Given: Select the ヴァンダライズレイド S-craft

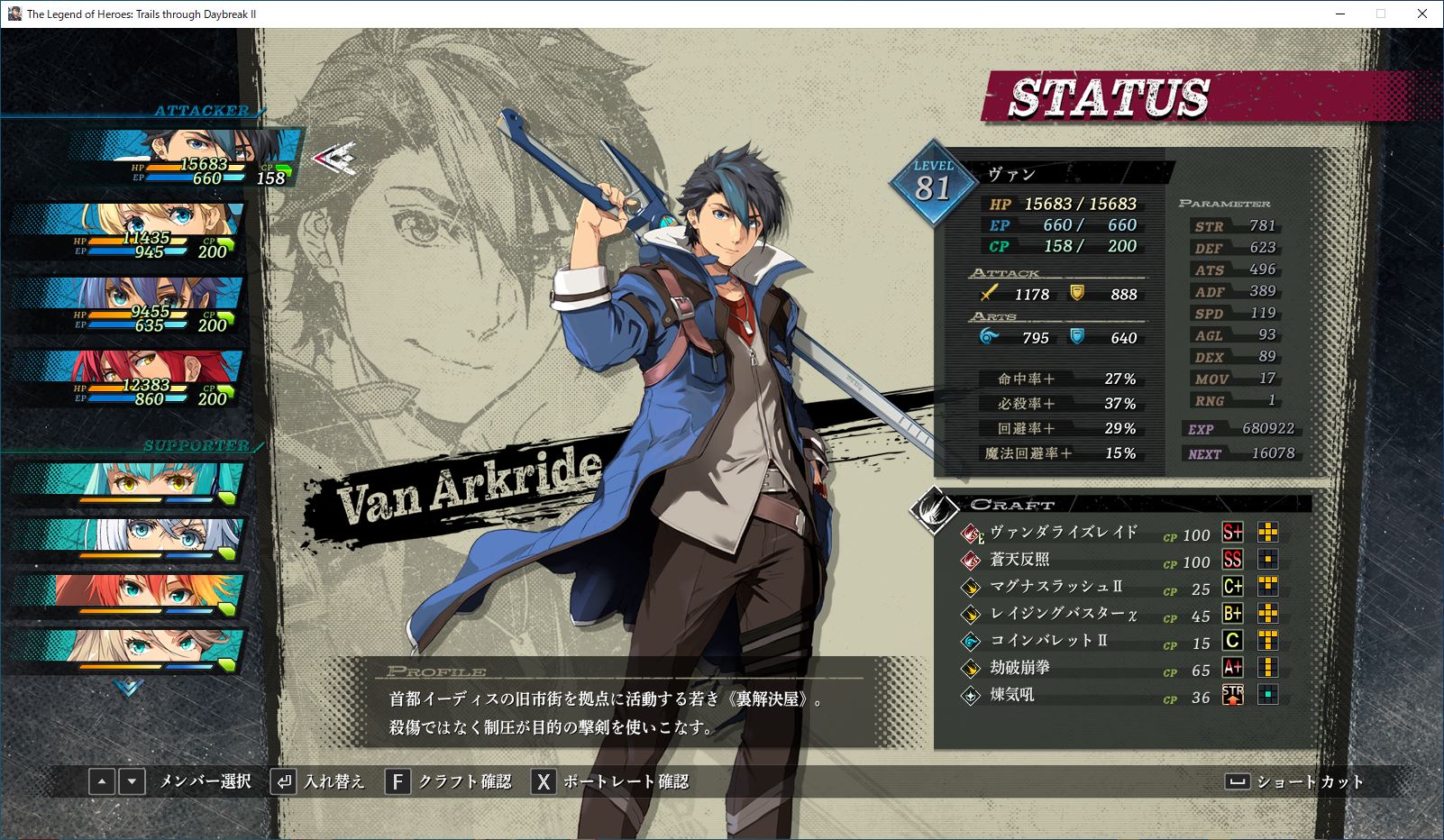Looking at the screenshot, I should 1064,533.
